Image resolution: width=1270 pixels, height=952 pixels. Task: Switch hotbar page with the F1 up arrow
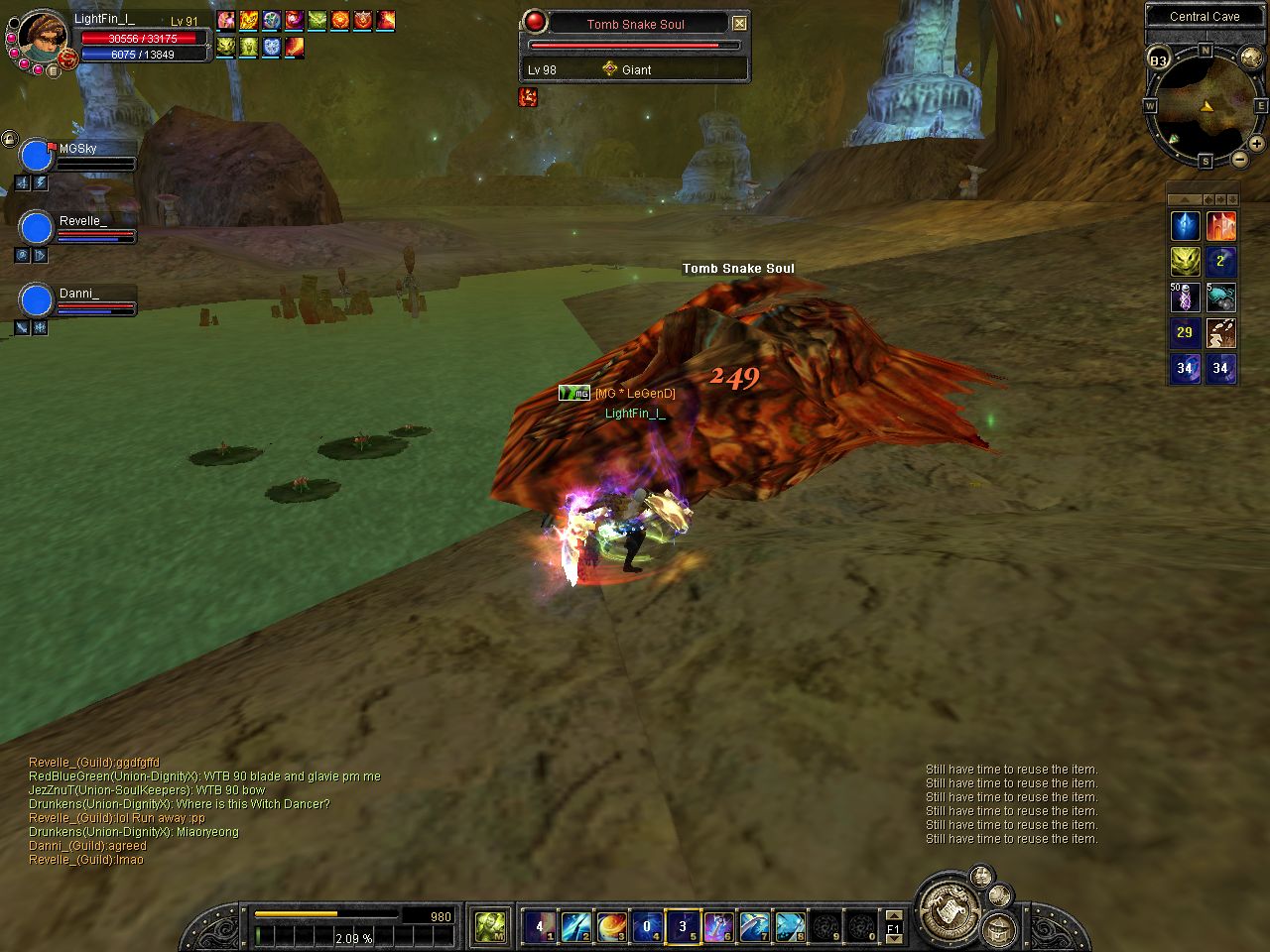click(894, 916)
